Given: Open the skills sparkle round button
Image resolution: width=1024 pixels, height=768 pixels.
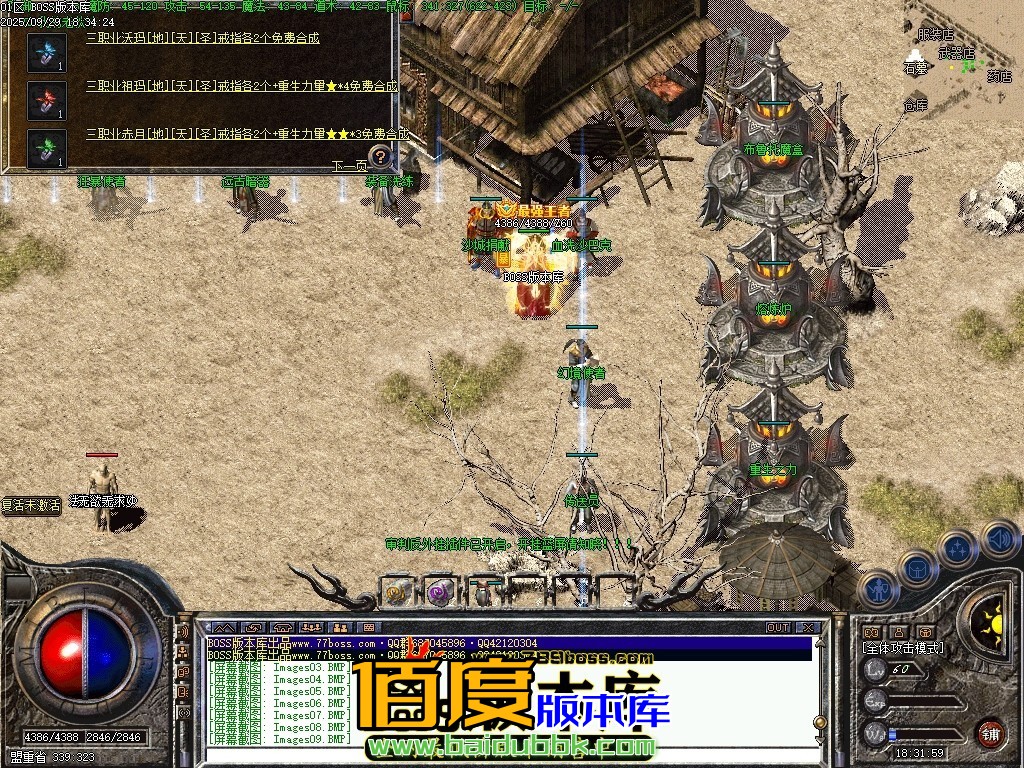Looking at the screenshot, I should [x=958, y=550].
